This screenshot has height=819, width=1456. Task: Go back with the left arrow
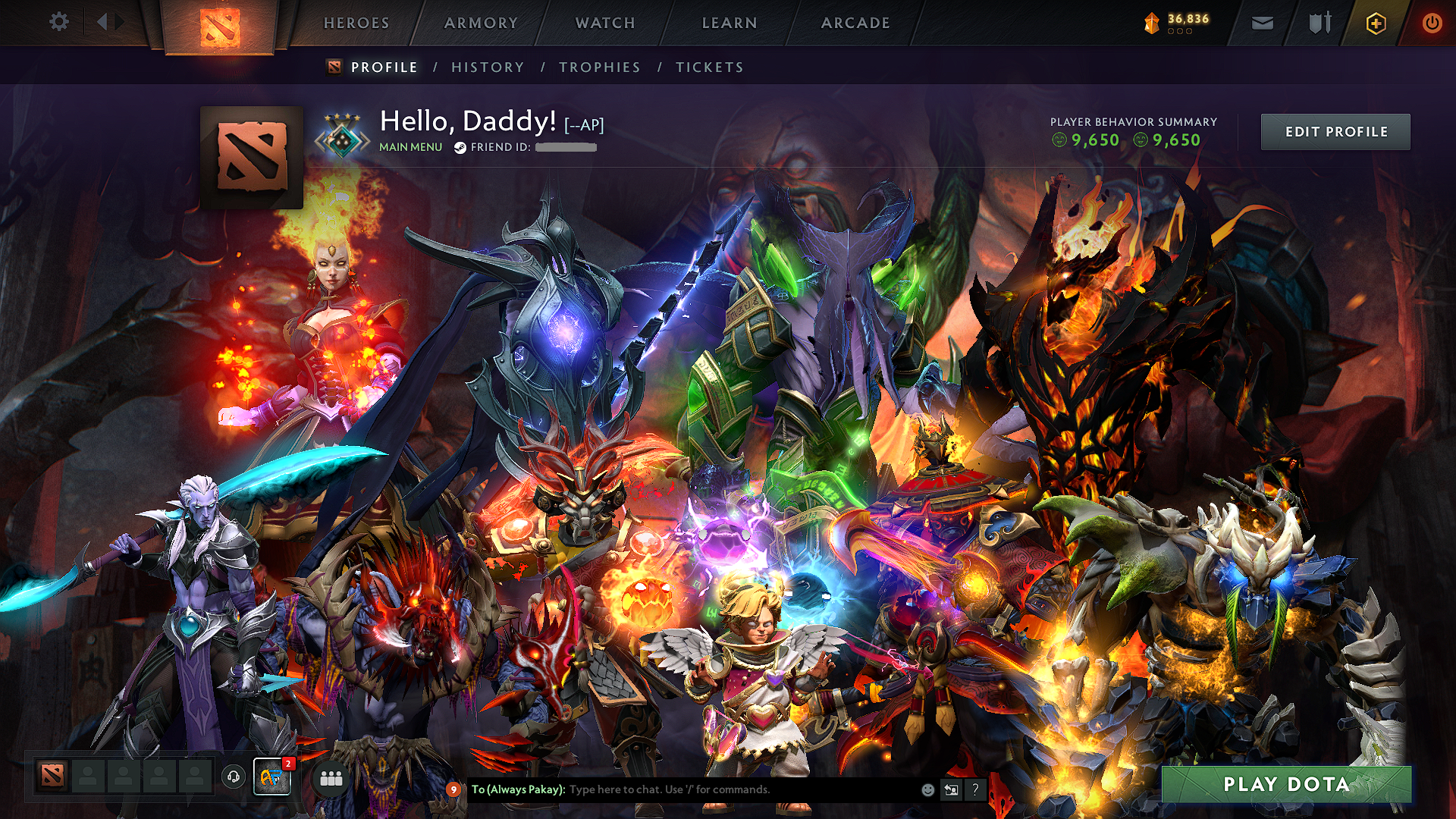tap(102, 22)
